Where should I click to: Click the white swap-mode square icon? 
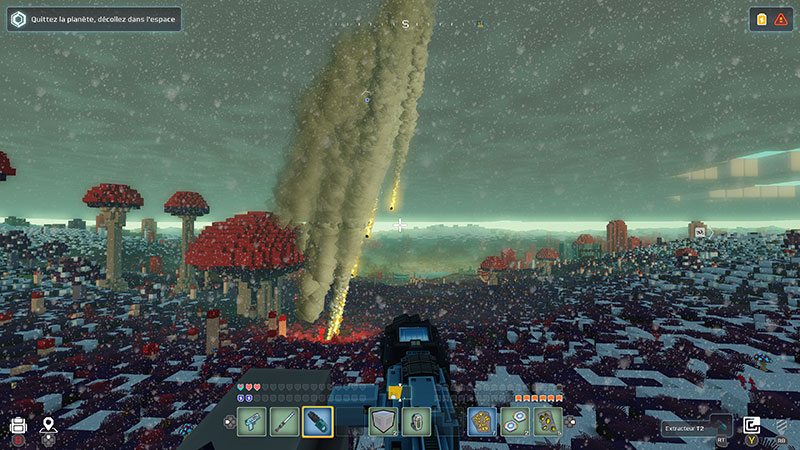(x=752, y=426)
